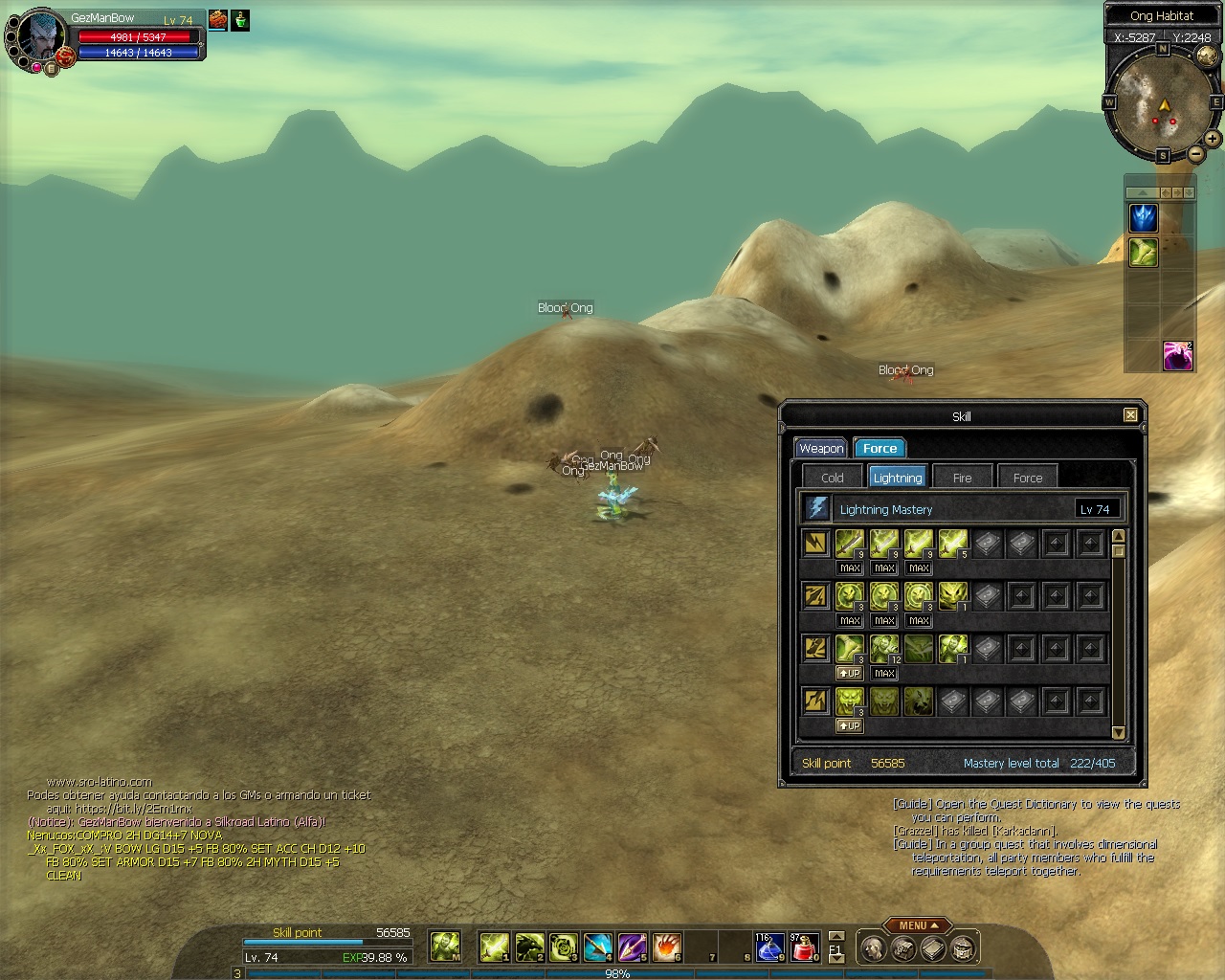Zoom out the minimap with minus

(x=1195, y=153)
